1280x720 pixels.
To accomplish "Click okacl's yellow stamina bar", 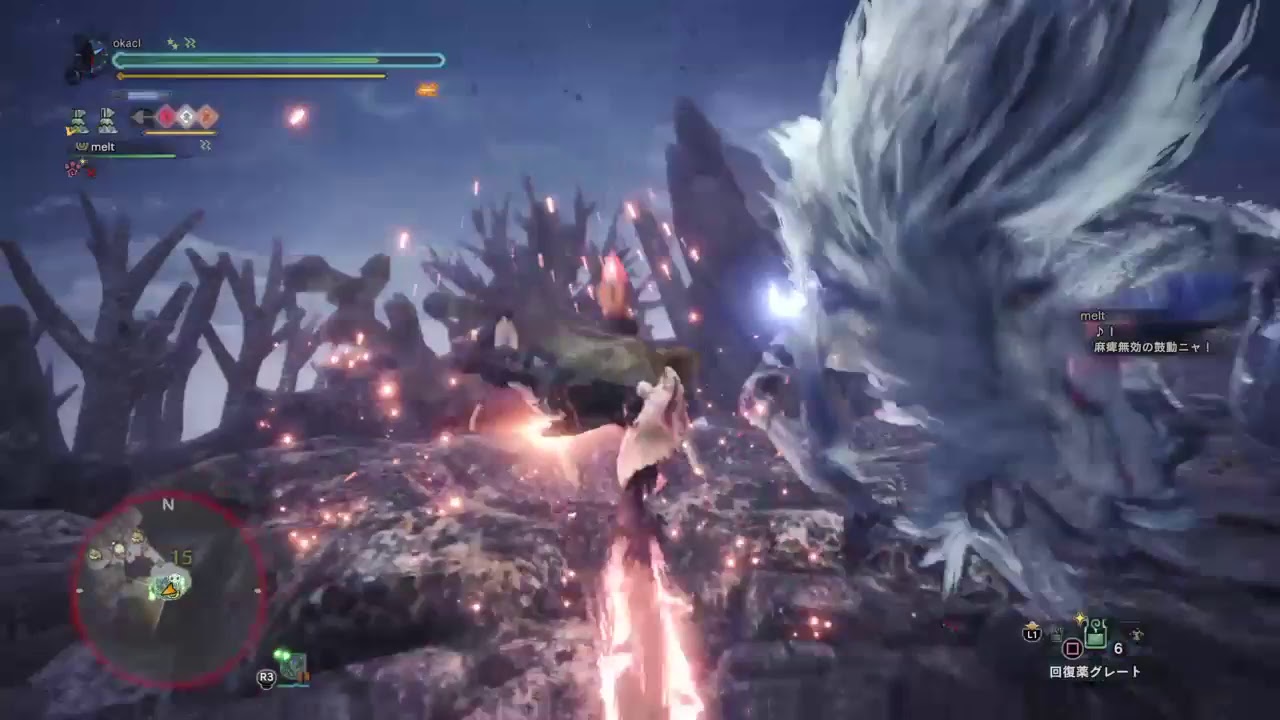I will pos(250,76).
